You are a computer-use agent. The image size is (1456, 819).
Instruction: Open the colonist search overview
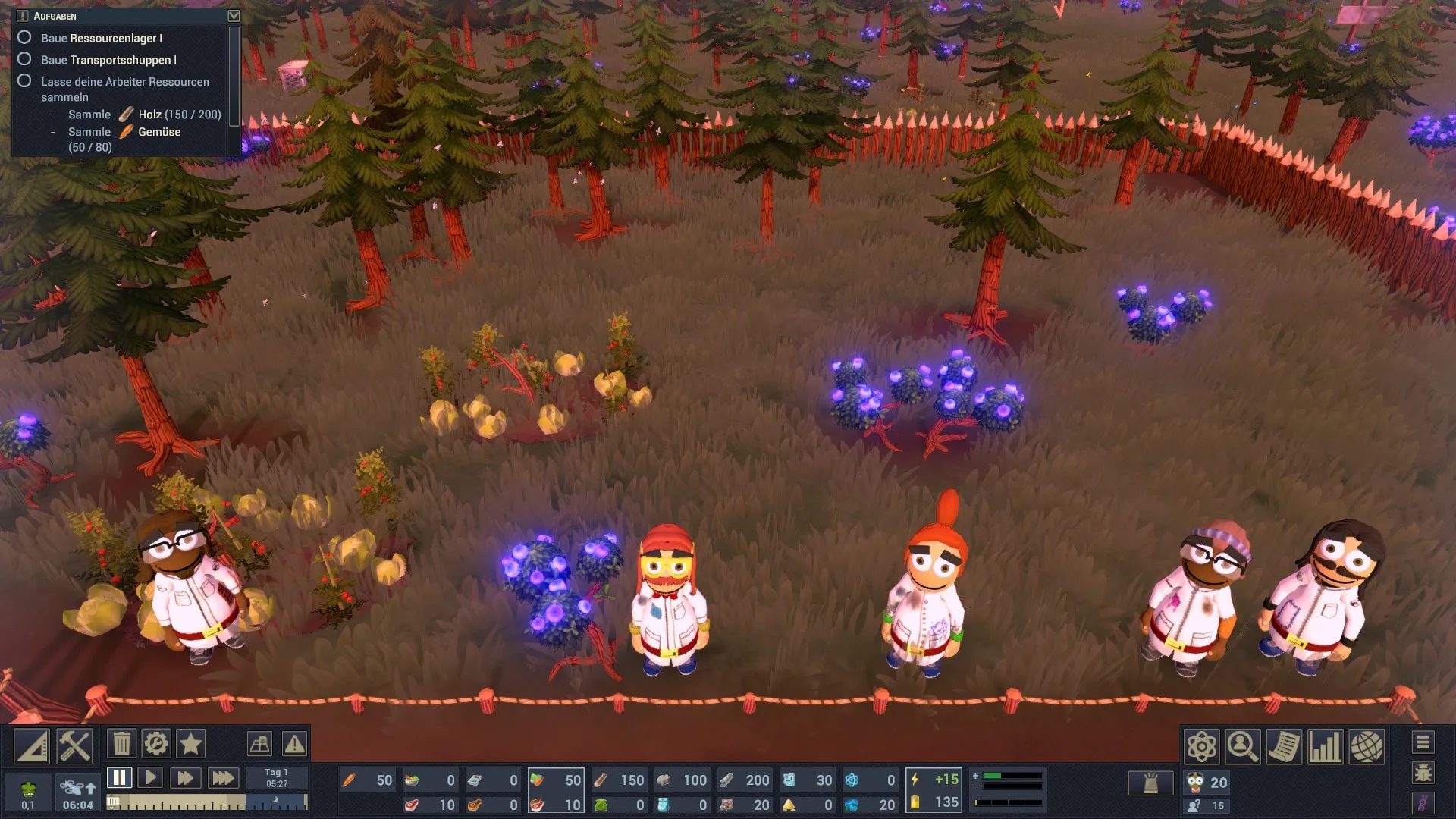pyautogui.click(x=1242, y=747)
